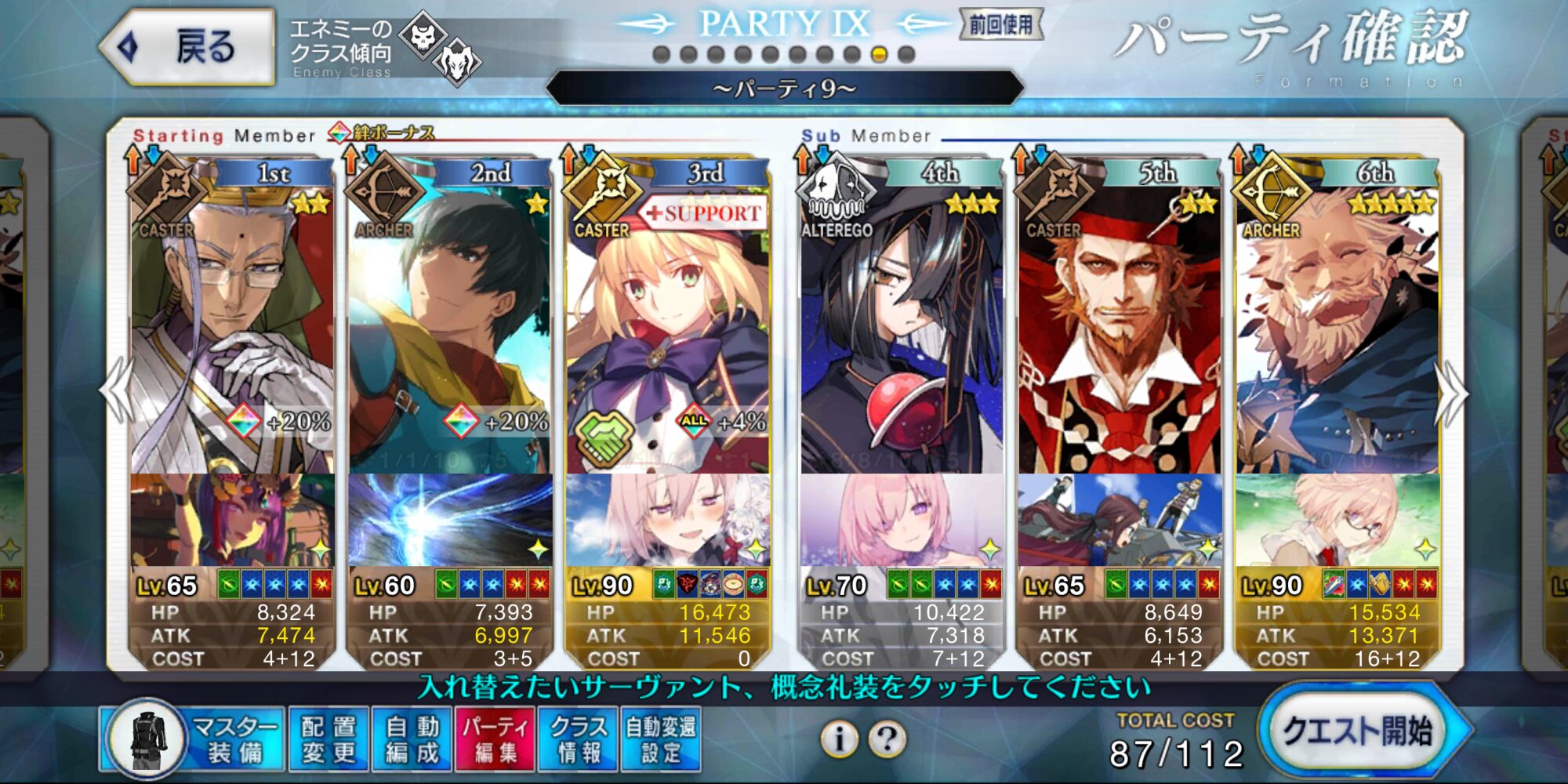The width and height of the screenshot is (1568, 784).
Task: Select the 6th slot Archer servant card
Action: (x=1338, y=329)
